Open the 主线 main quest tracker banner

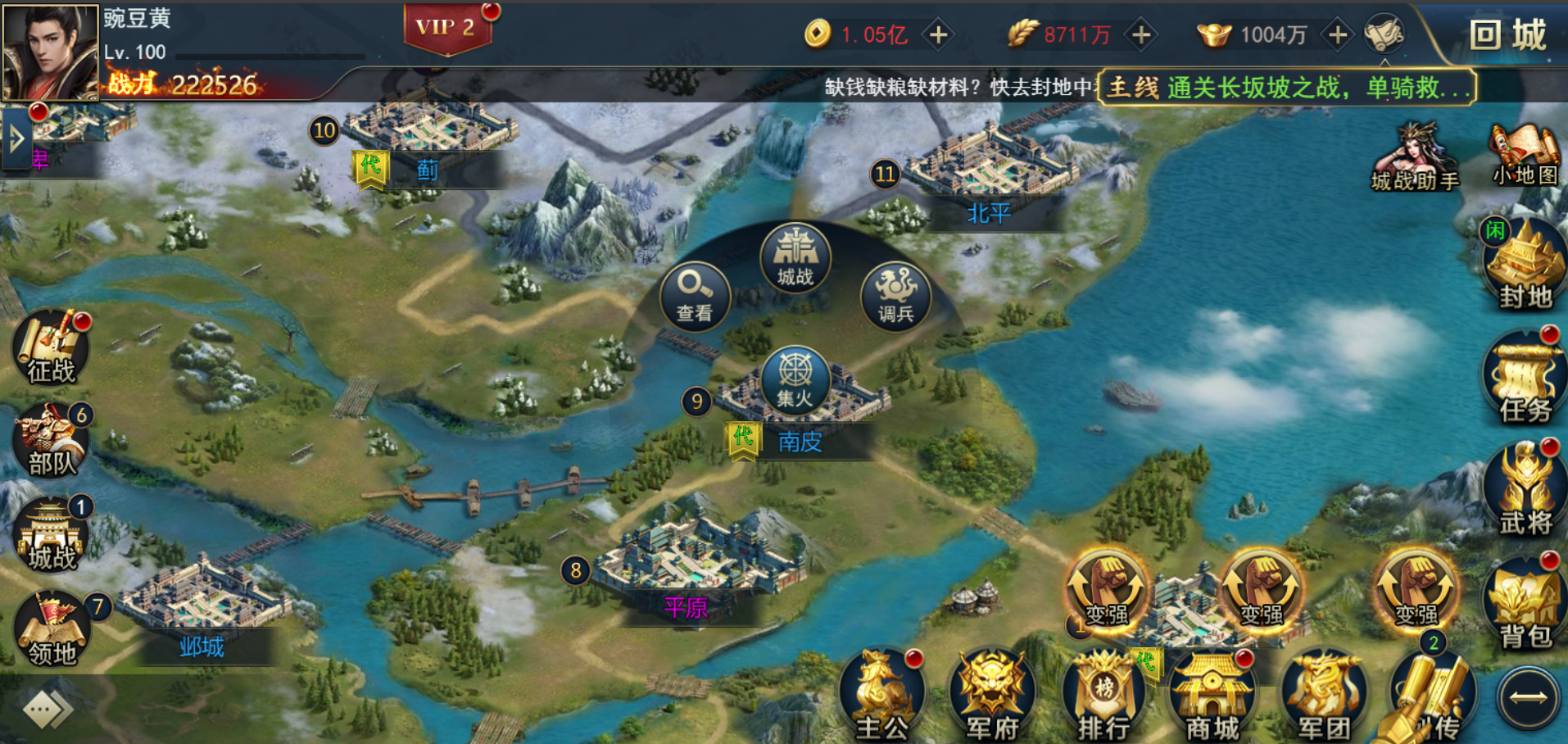(x=1286, y=87)
